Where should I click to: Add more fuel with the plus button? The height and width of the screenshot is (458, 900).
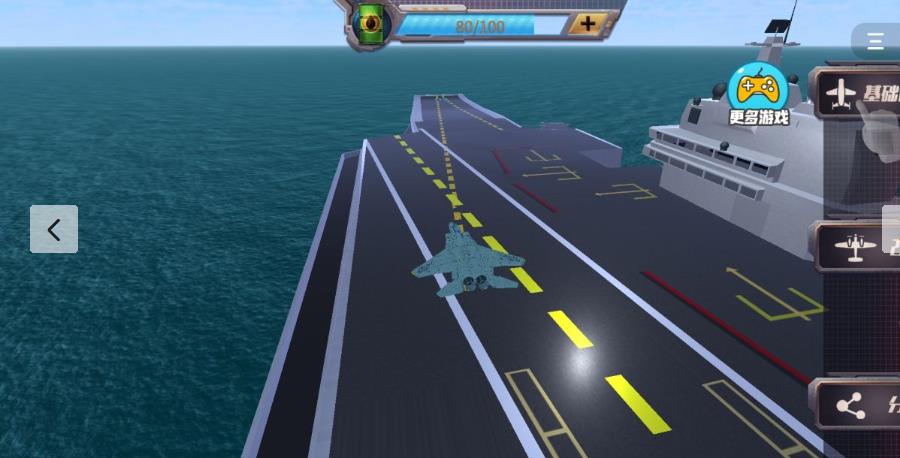click(588, 24)
